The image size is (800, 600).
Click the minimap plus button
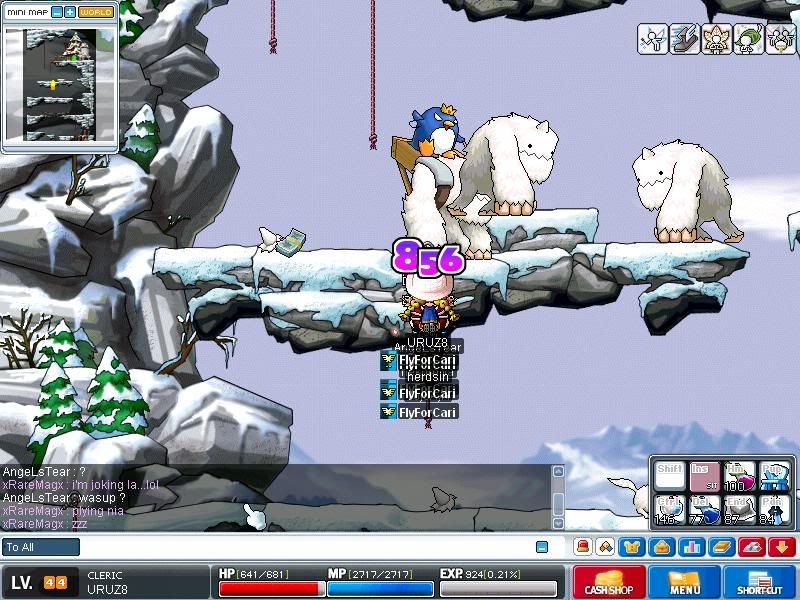click(70, 12)
